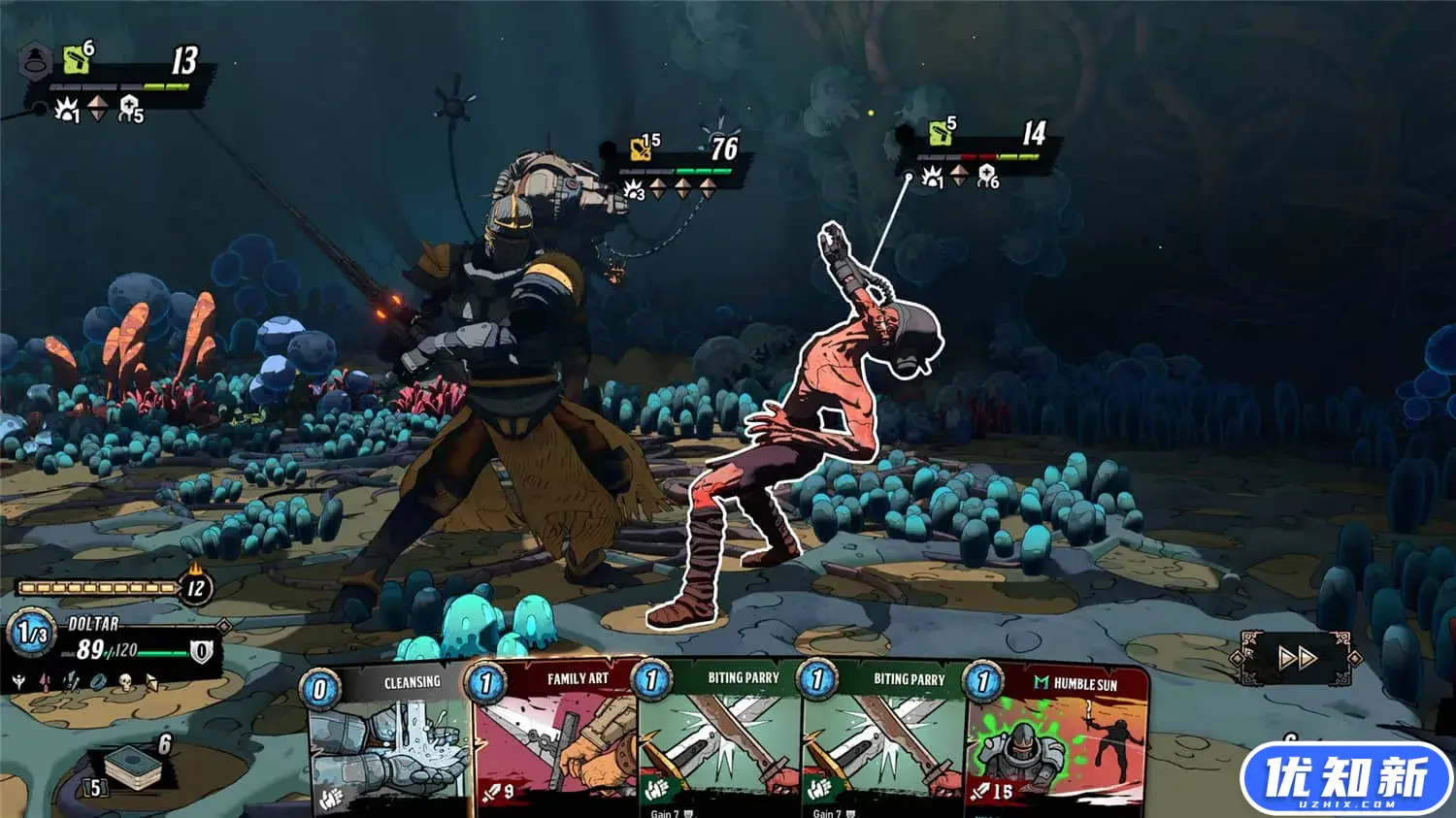Click the hexagonal off-screen enemy marker

point(36,61)
